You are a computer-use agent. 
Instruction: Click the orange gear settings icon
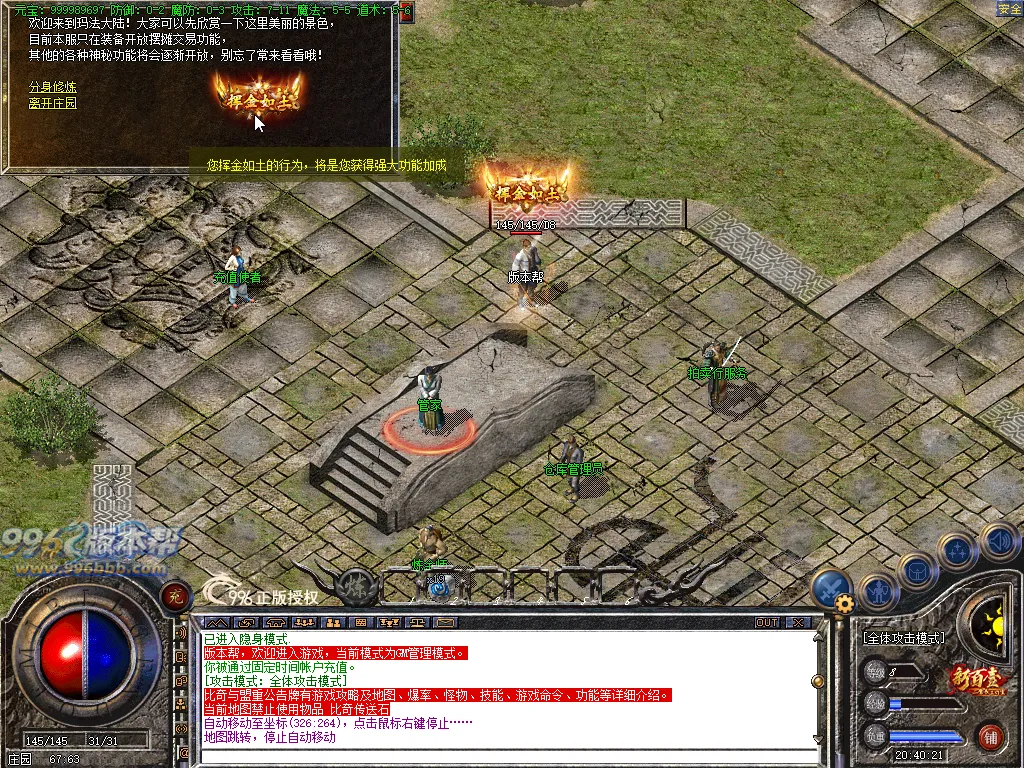pyautogui.click(x=845, y=603)
